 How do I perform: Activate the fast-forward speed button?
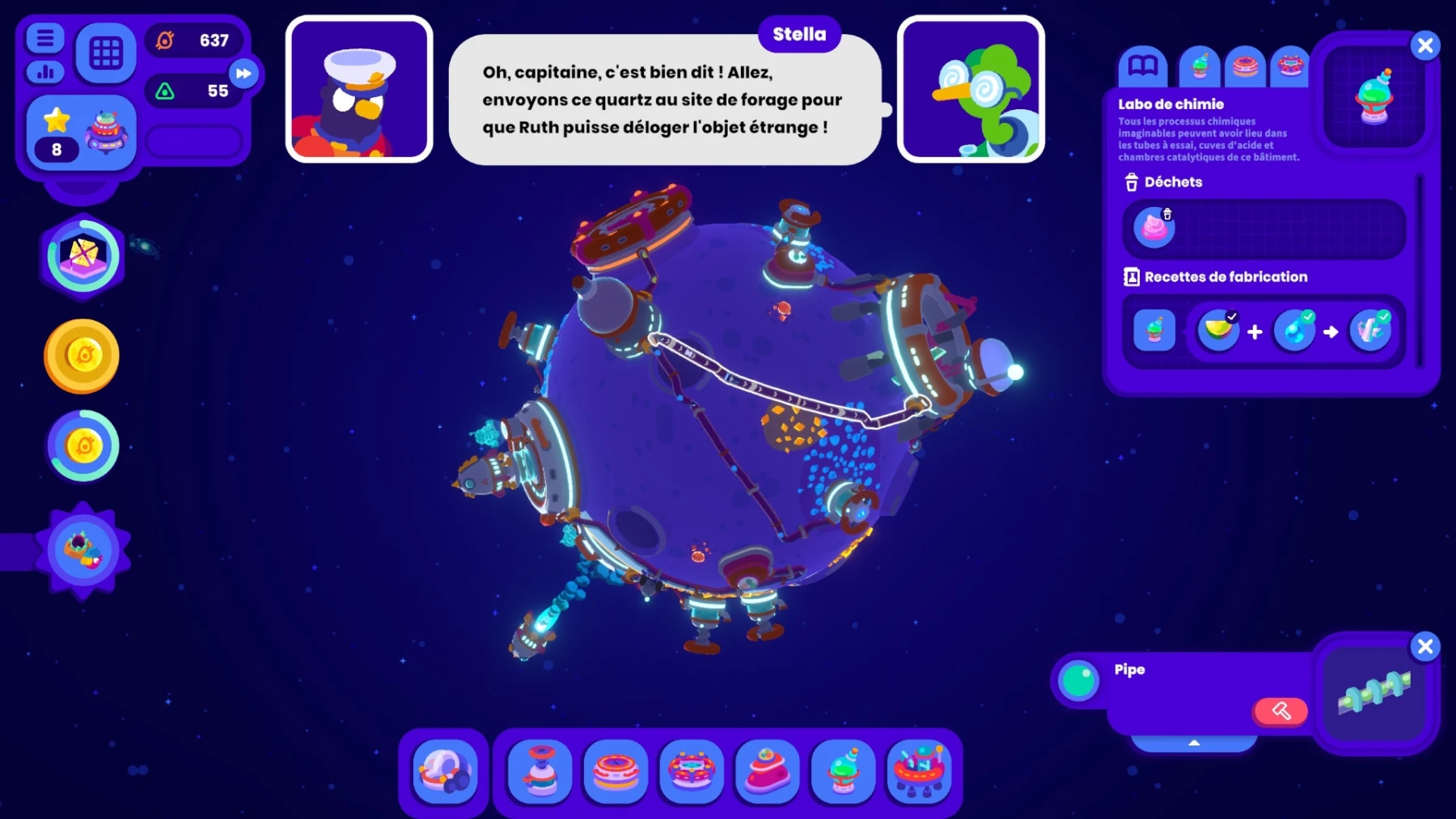click(243, 74)
